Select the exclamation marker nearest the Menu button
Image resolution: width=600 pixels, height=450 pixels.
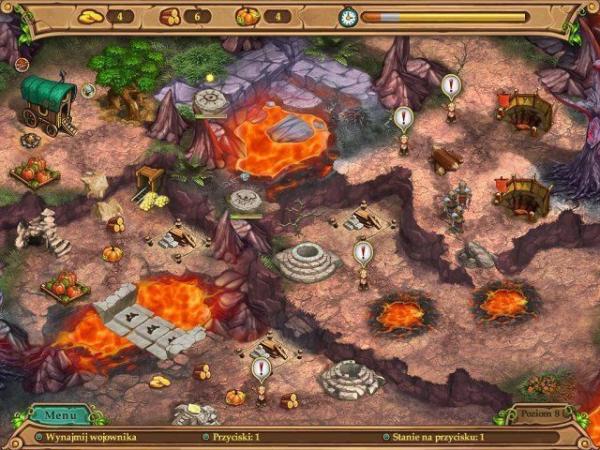click(x=261, y=370)
